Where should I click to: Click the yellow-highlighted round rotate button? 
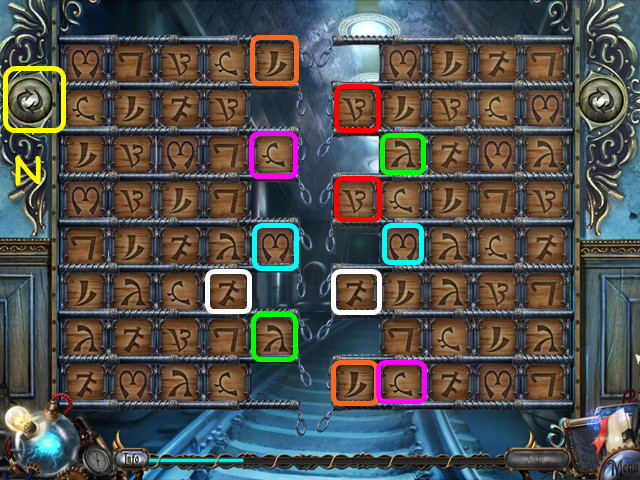pyautogui.click(x=35, y=100)
